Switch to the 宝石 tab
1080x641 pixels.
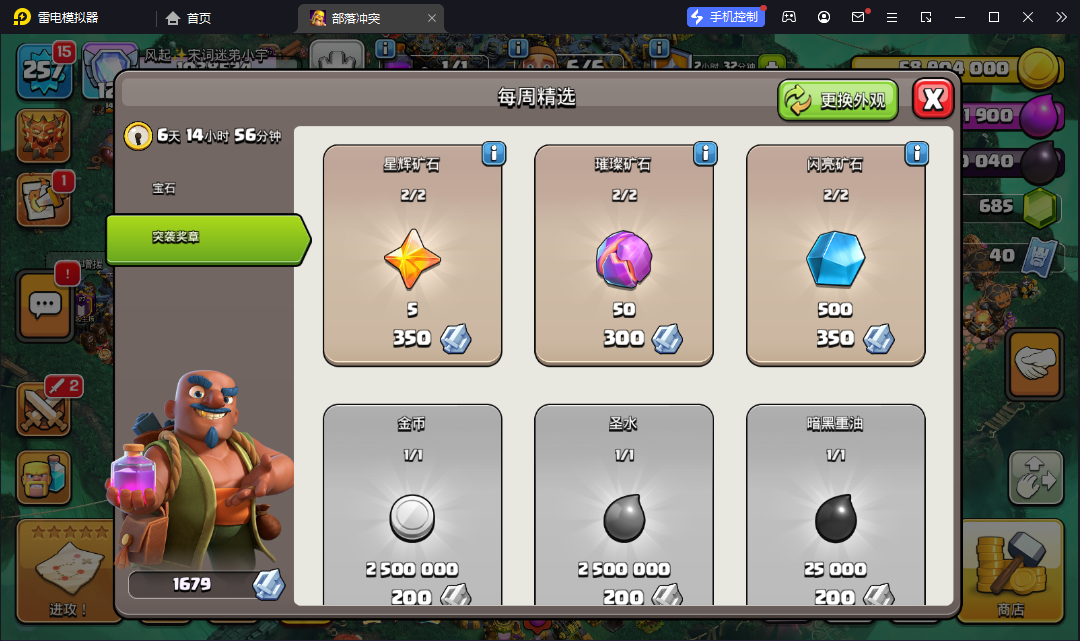coord(164,188)
